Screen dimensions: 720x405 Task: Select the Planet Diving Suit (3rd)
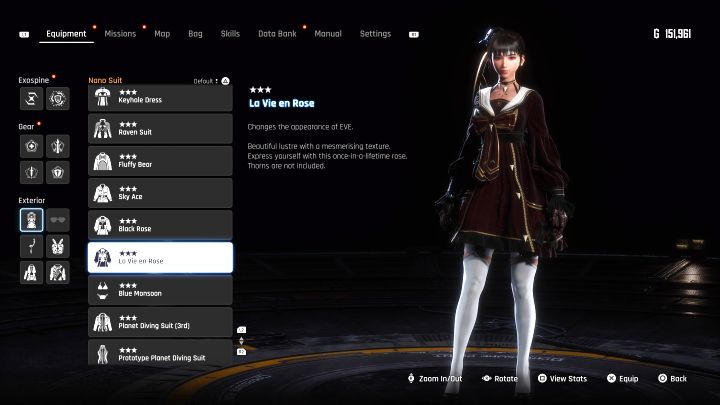pyautogui.click(x=160, y=321)
